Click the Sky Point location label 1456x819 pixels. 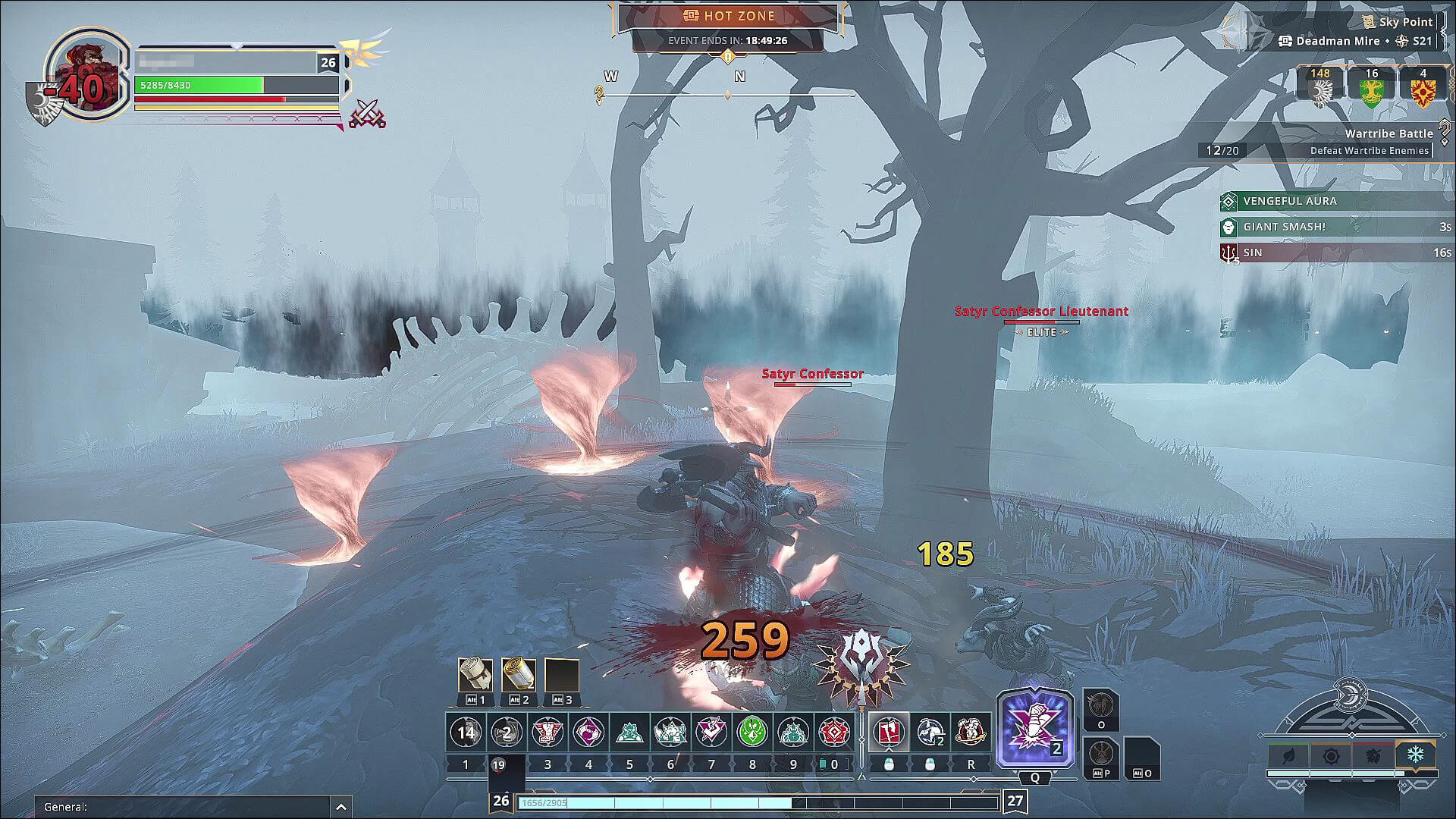(1407, 22)
